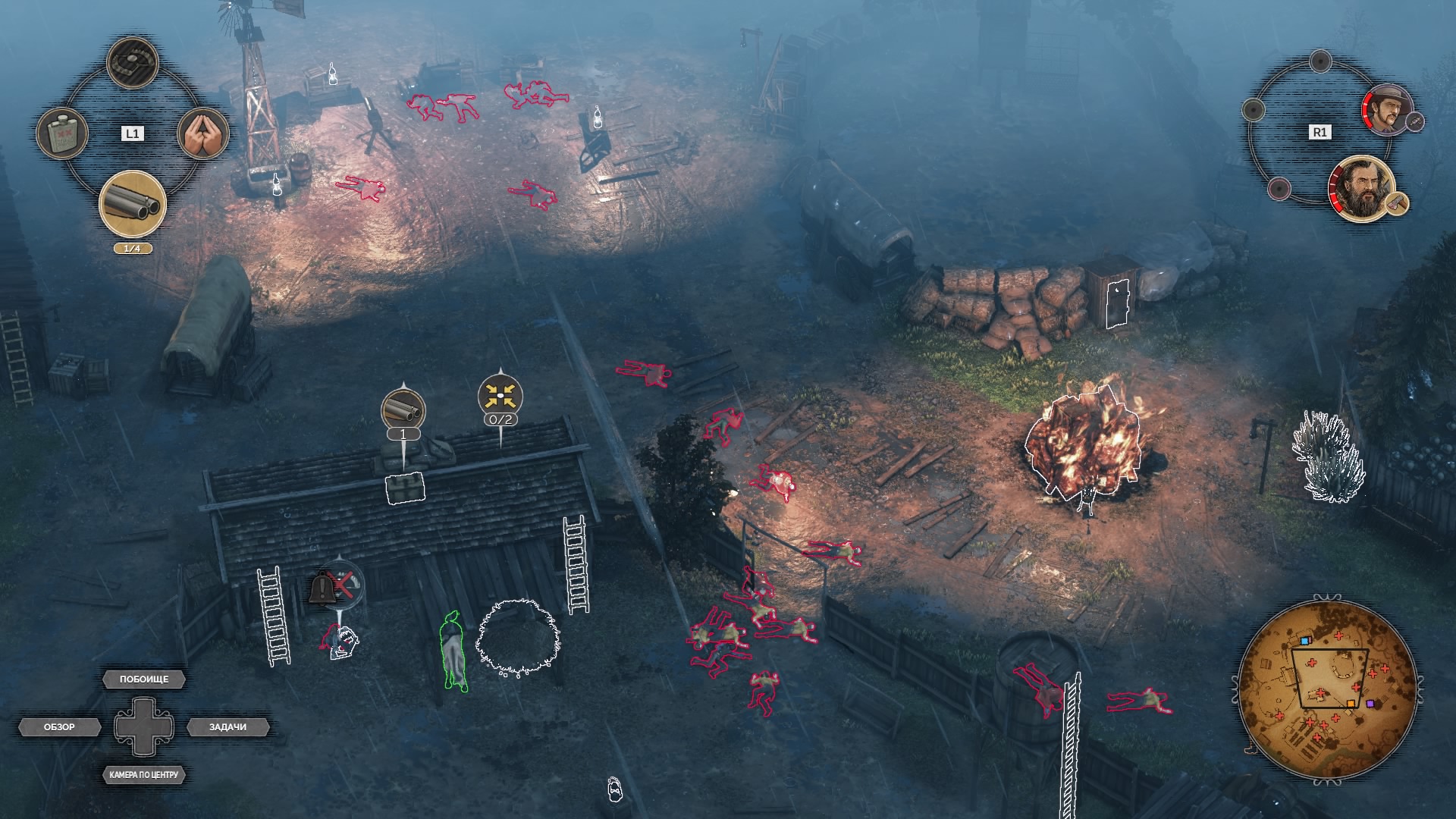Open the circular minimap
Image resolution: width=1456 pixels, height=819 pixels.
pos(1328,687)
